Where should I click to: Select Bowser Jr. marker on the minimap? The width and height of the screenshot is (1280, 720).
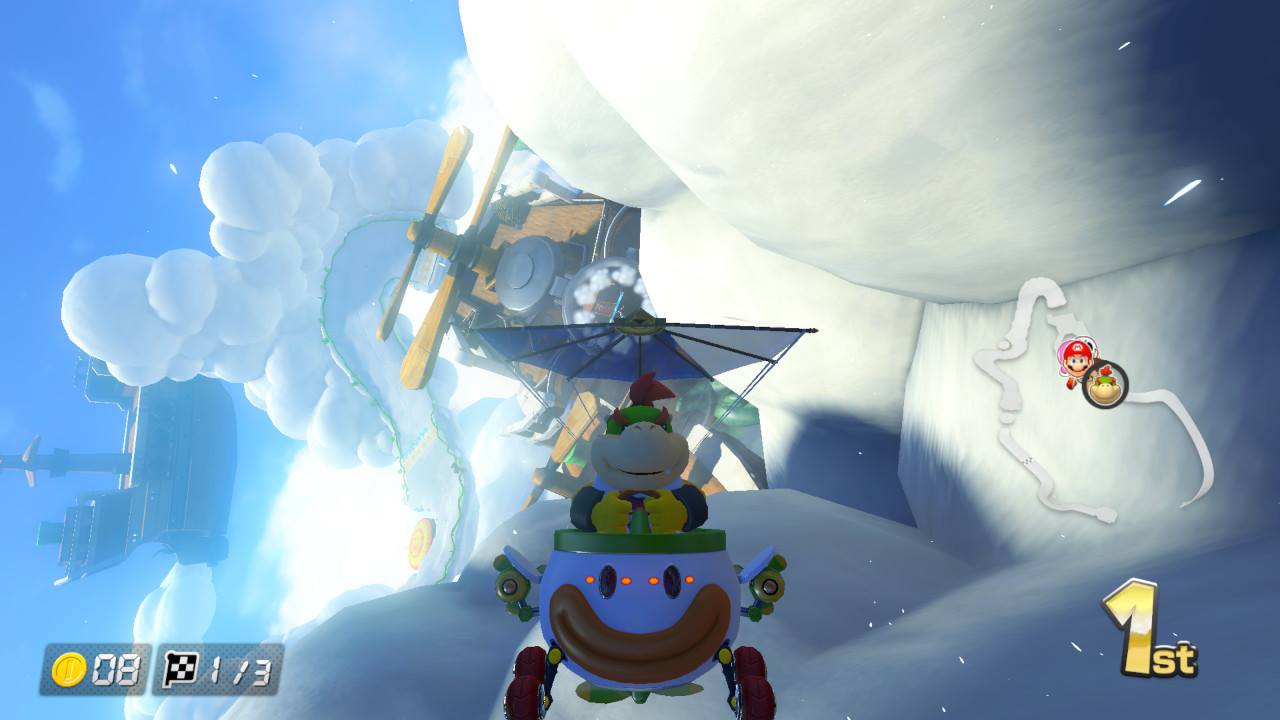(1105, 383)
